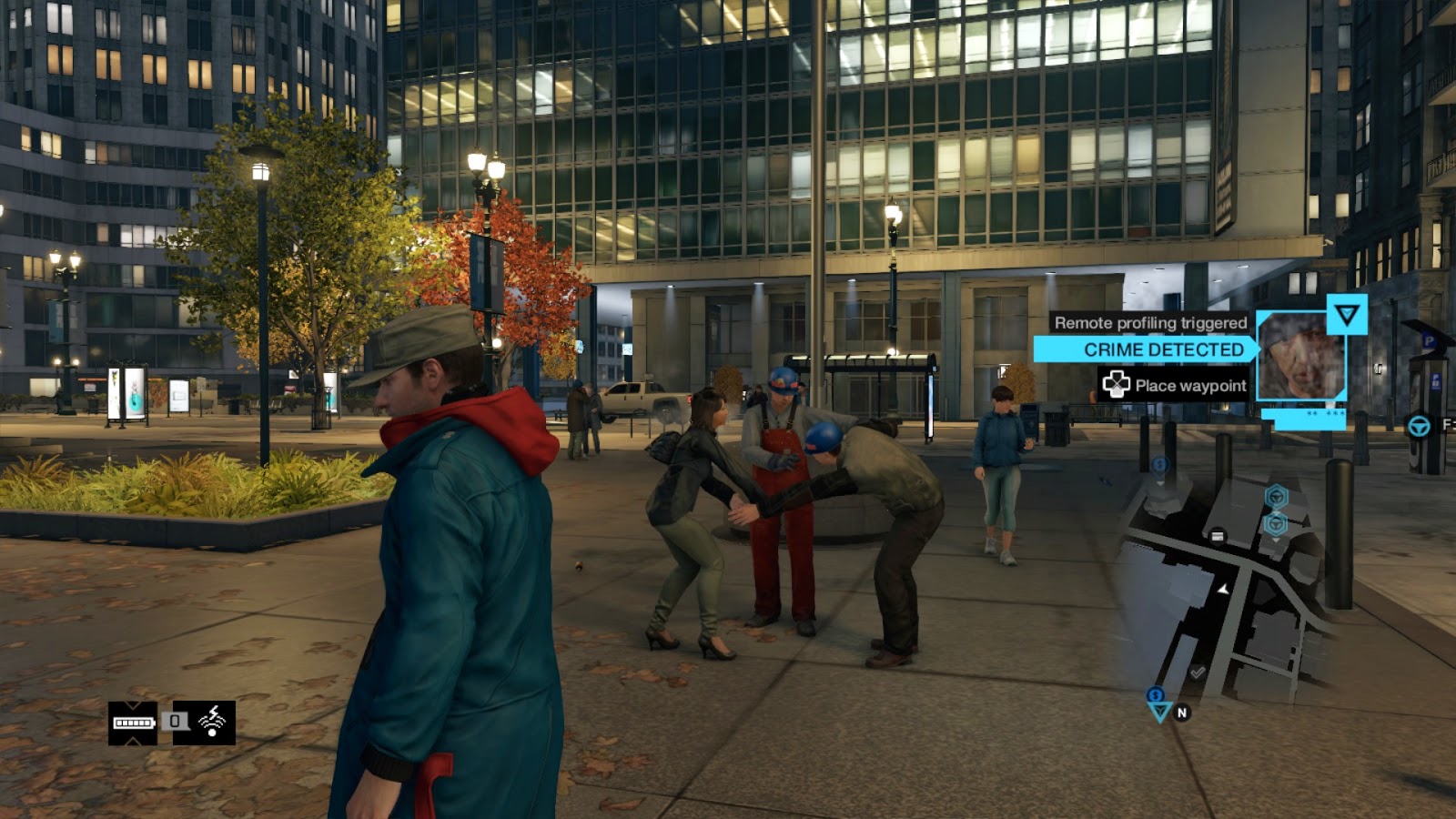Click the checkmark marker on the minimap
The width and height of the screenshot is (1456, 819).
(x=1198, y=672)
